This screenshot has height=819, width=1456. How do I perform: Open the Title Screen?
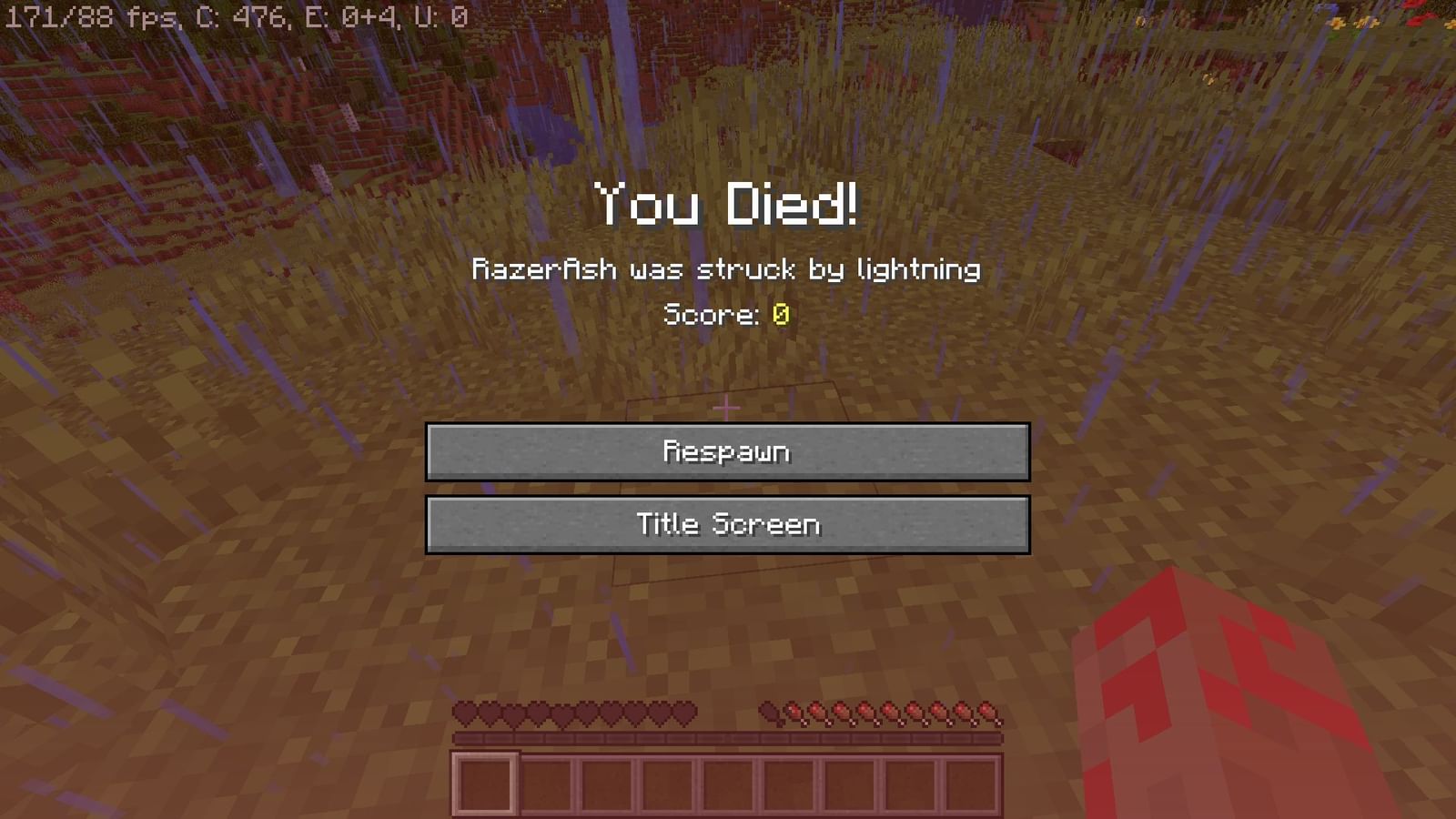(727, 523)
